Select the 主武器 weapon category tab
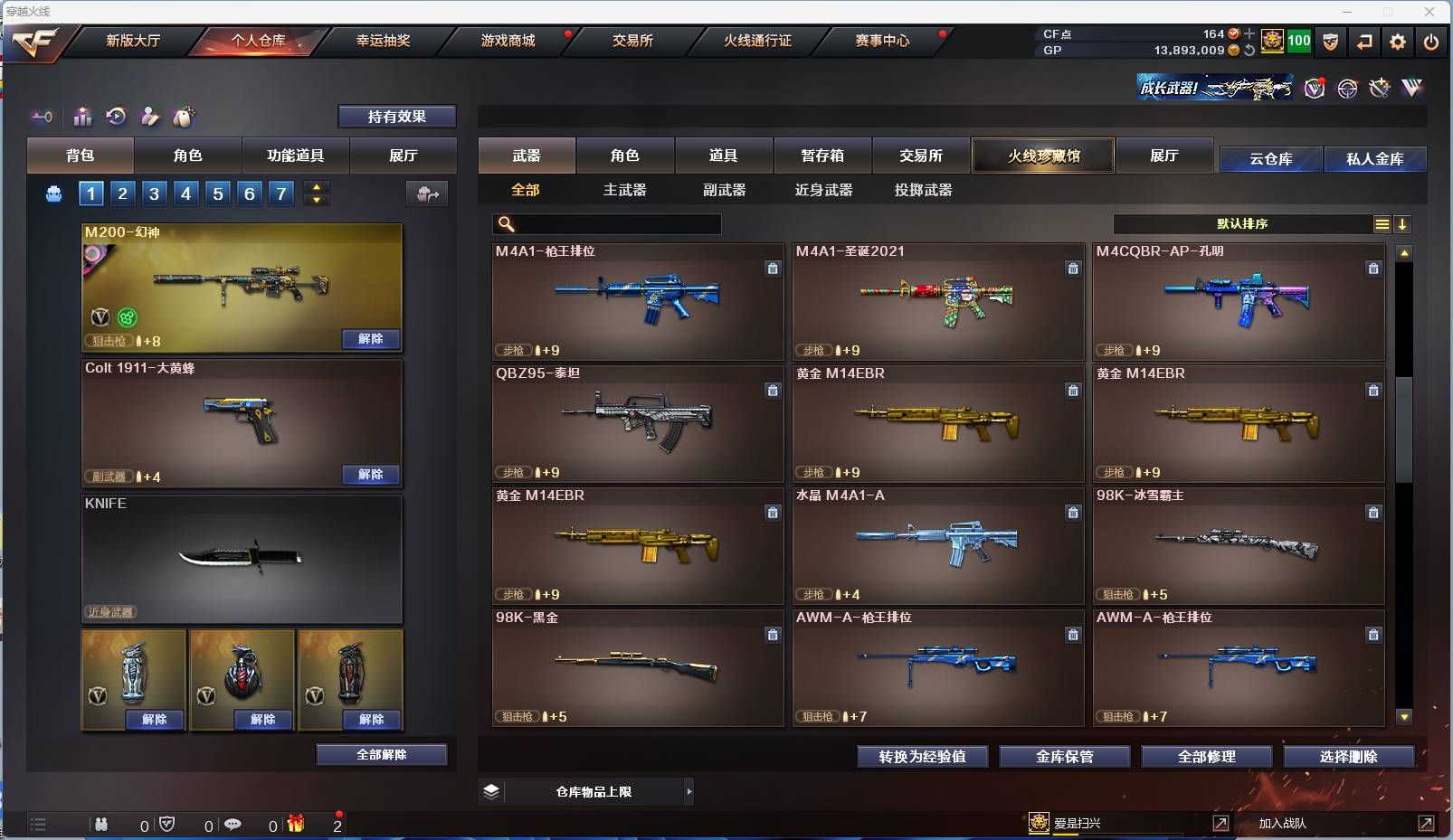 (625, 190)
